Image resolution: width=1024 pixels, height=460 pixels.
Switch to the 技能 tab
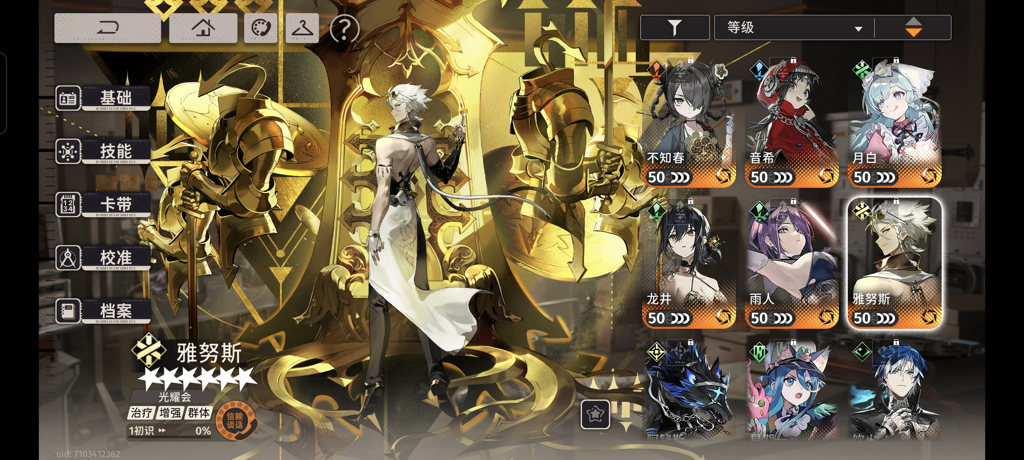(104, 151)
